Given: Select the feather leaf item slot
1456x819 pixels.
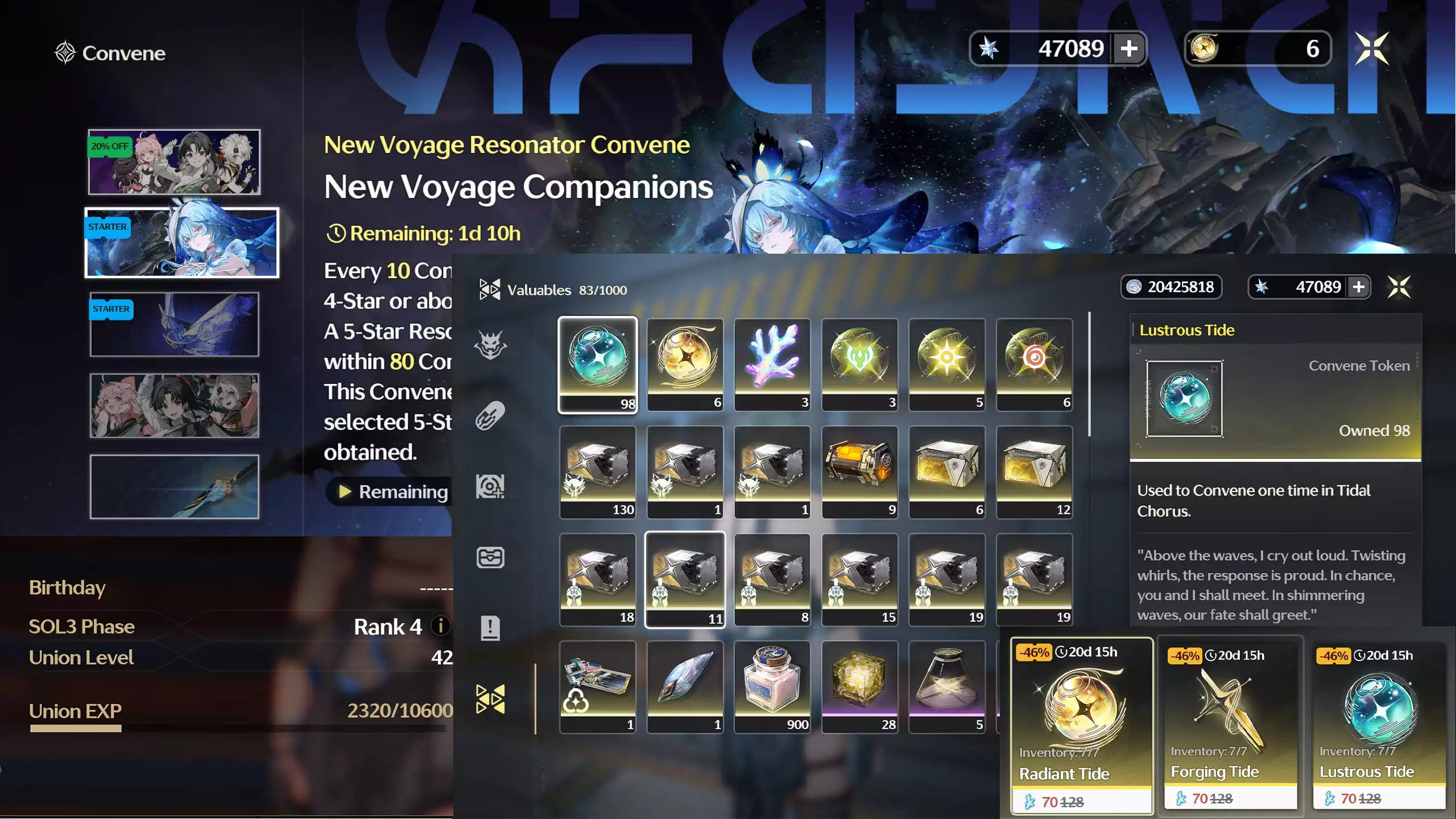Looking at the screenshot, I should [x=685, y=686].
